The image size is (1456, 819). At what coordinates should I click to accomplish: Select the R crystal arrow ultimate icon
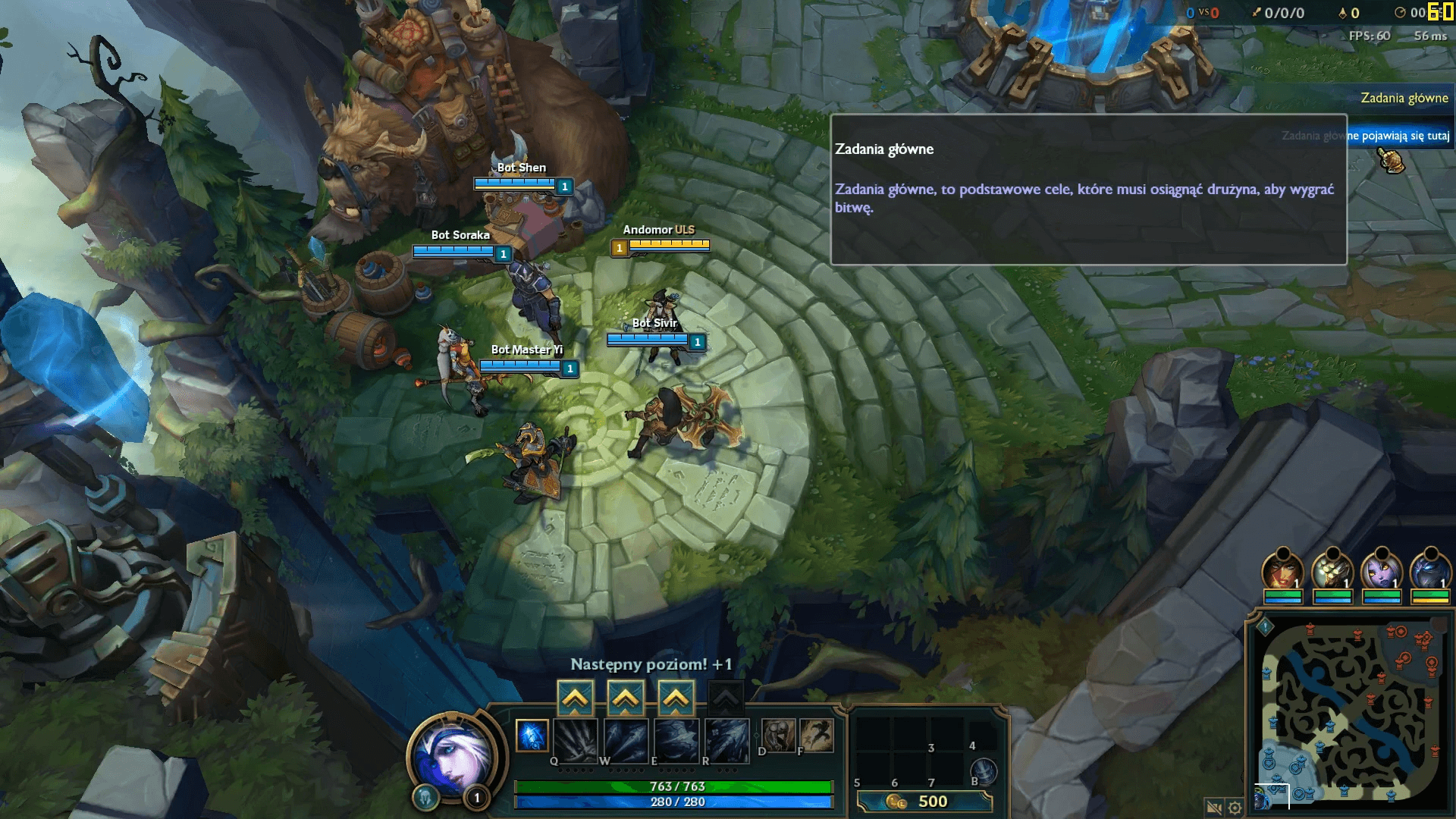pyautogui.click(x=726, y=740)
